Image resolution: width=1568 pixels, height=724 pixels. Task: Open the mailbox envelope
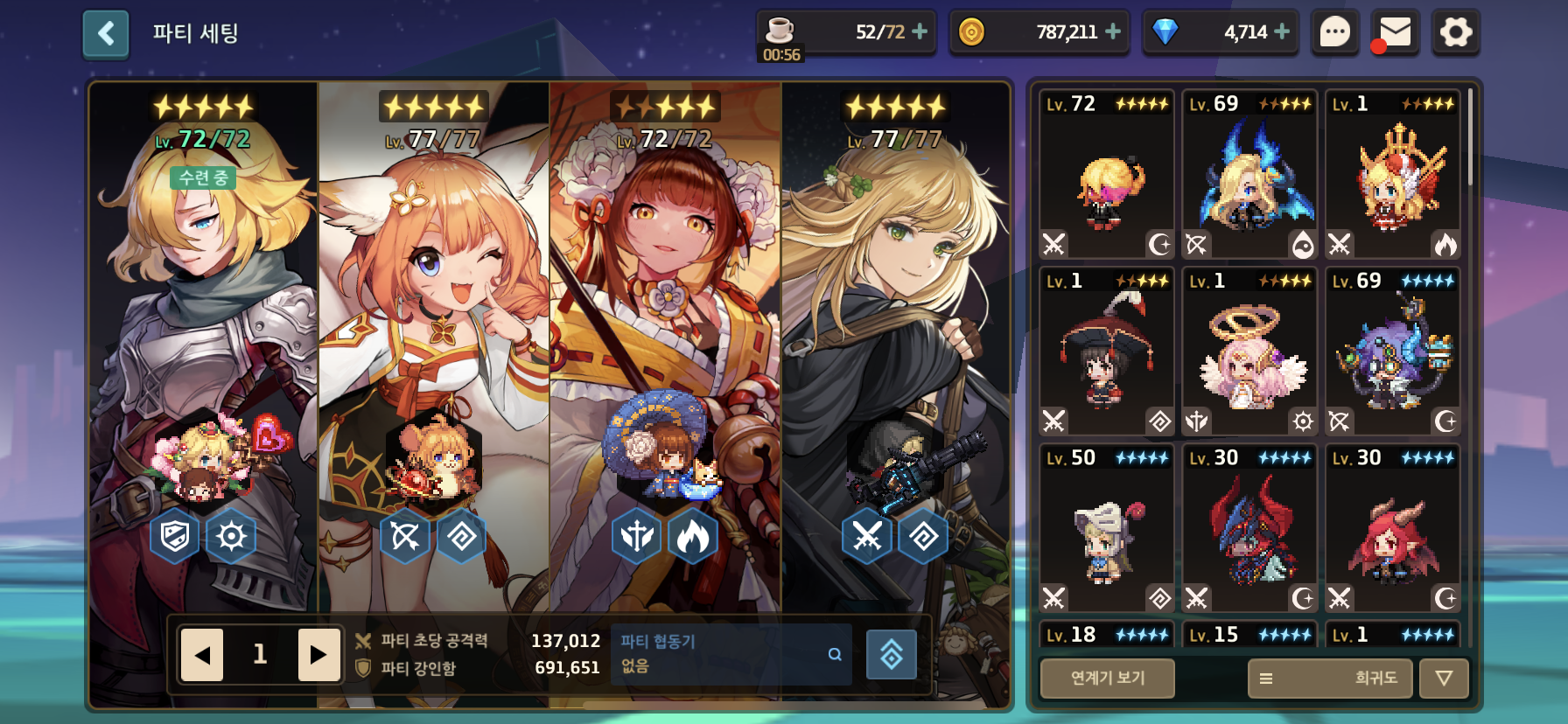1395,33
